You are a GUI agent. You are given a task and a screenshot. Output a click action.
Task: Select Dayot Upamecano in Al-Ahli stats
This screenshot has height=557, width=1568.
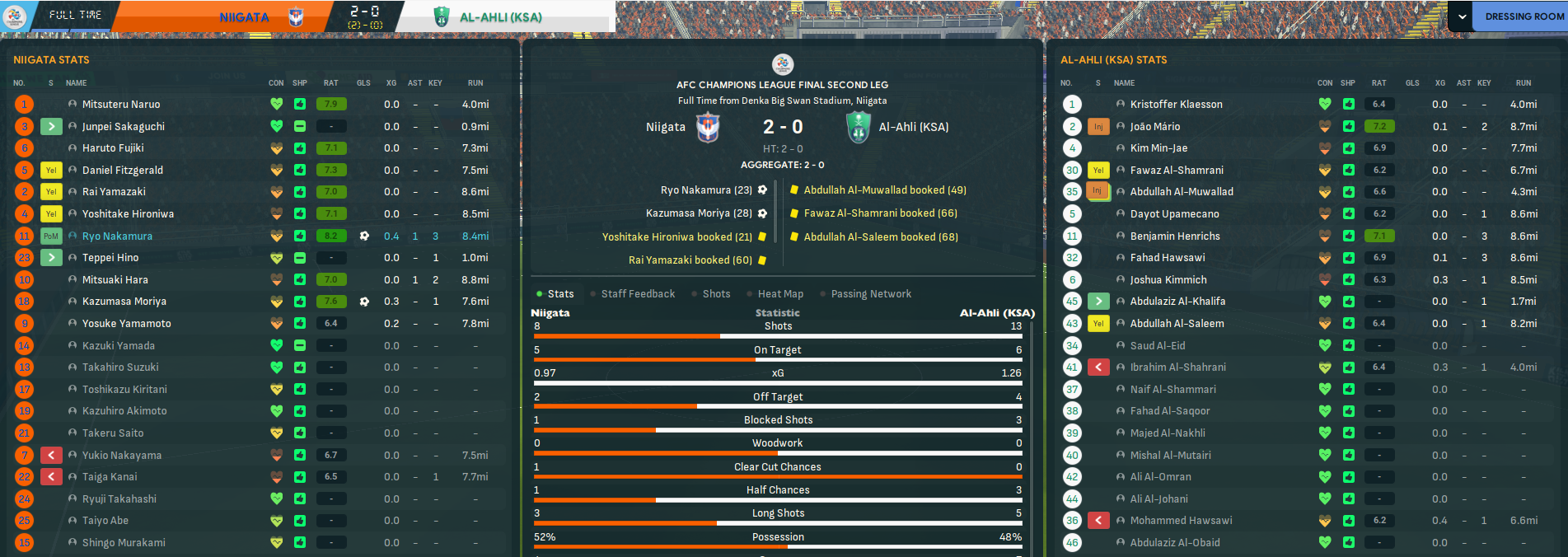click(x=1174, y=214)
